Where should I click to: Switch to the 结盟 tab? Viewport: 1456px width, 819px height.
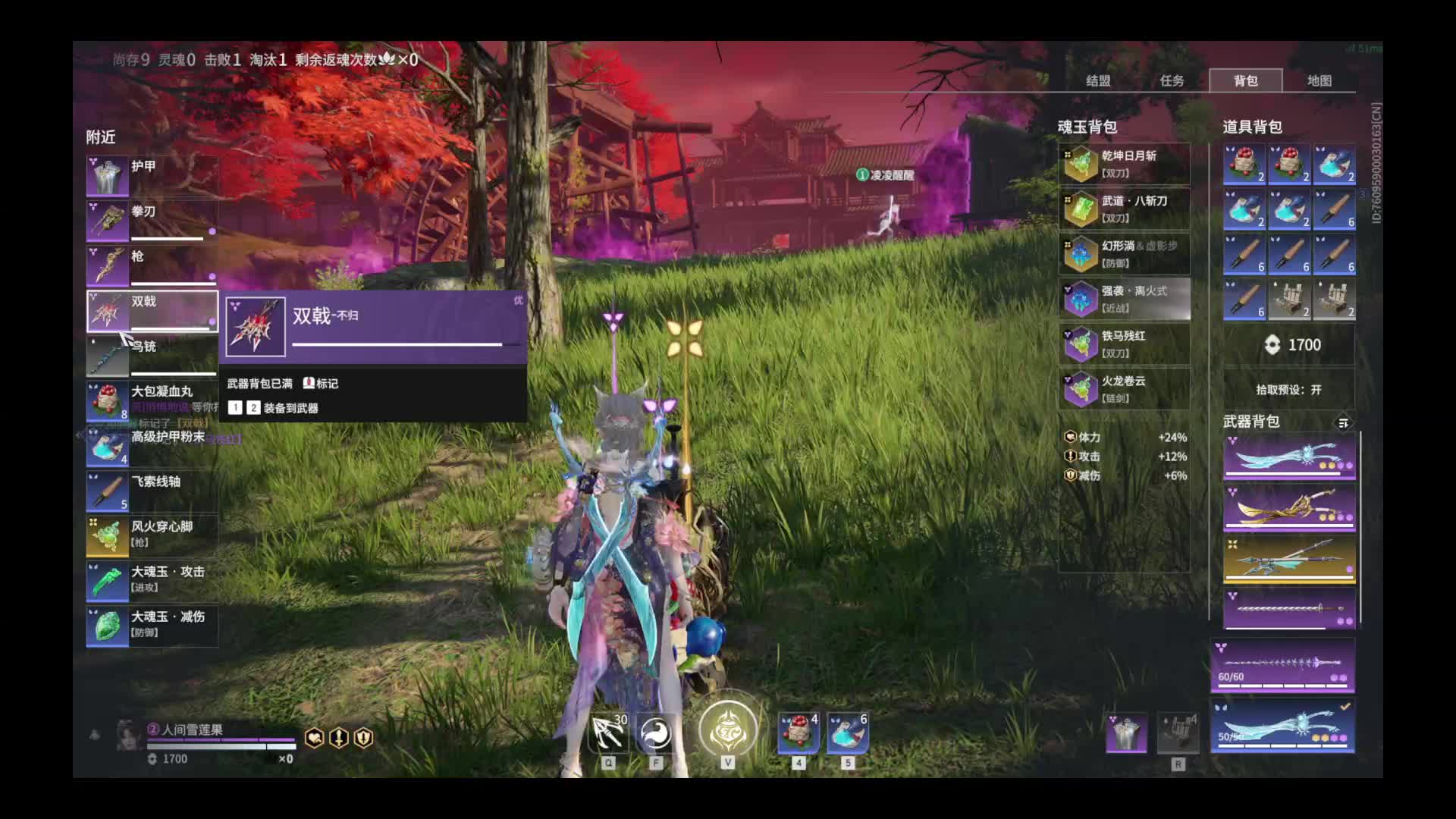[1097, 80]
